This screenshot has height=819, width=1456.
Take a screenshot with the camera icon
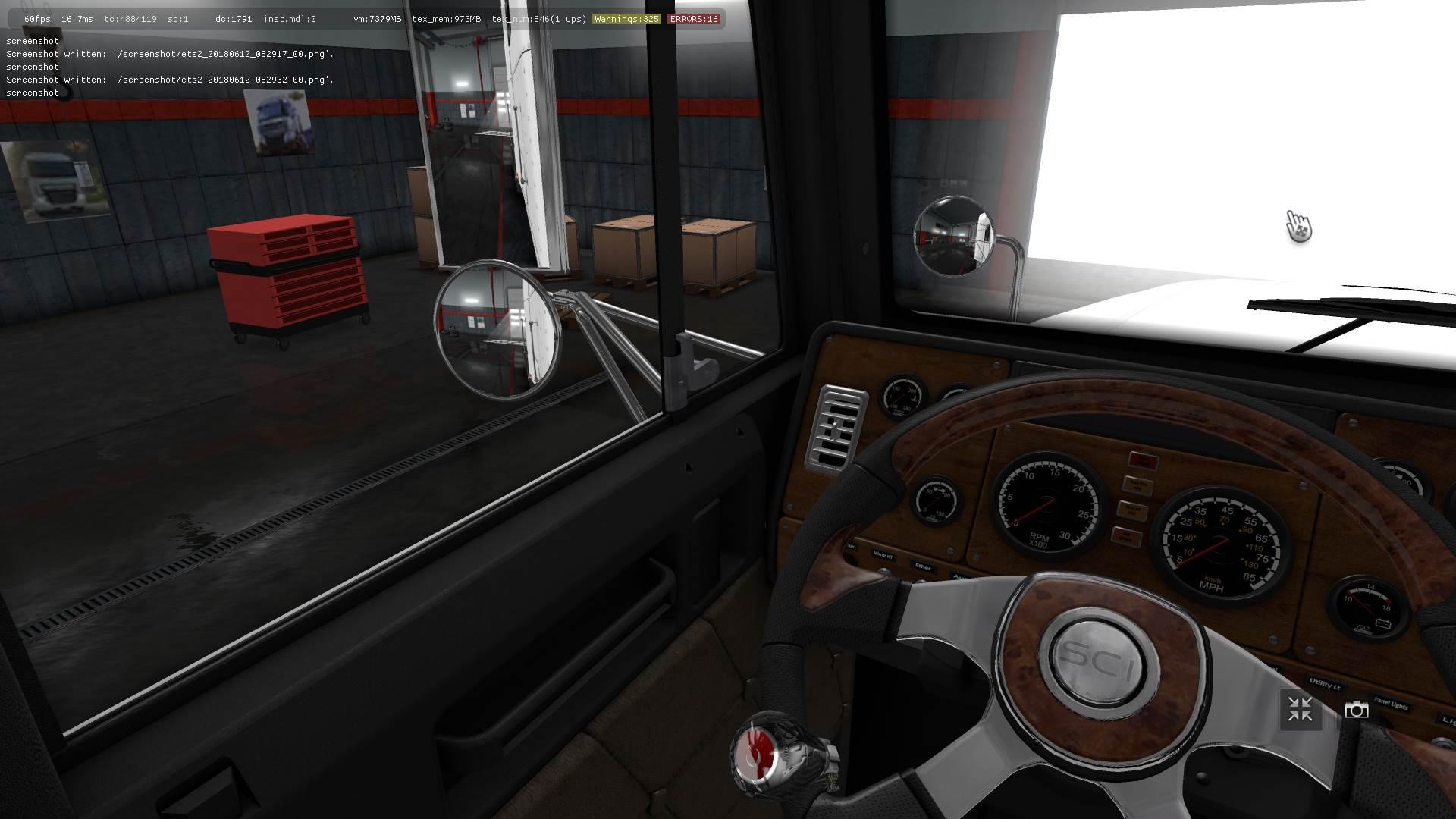click(x=1356, y=710)
